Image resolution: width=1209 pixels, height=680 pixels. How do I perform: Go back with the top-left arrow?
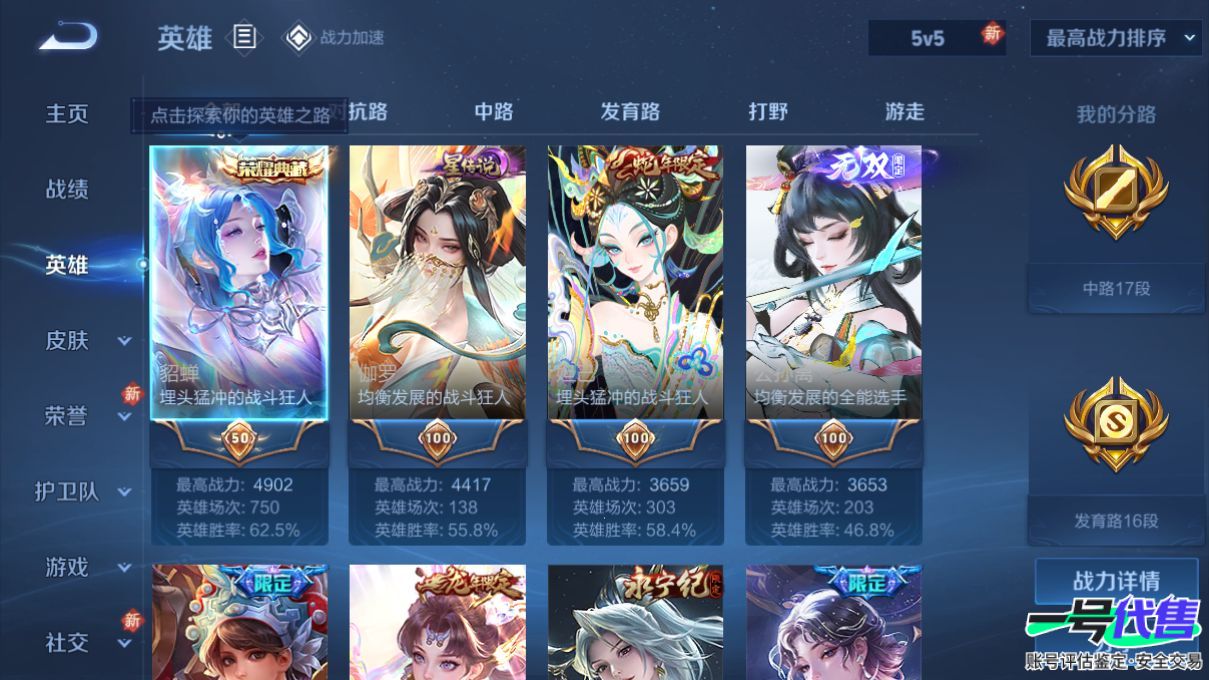68,38
